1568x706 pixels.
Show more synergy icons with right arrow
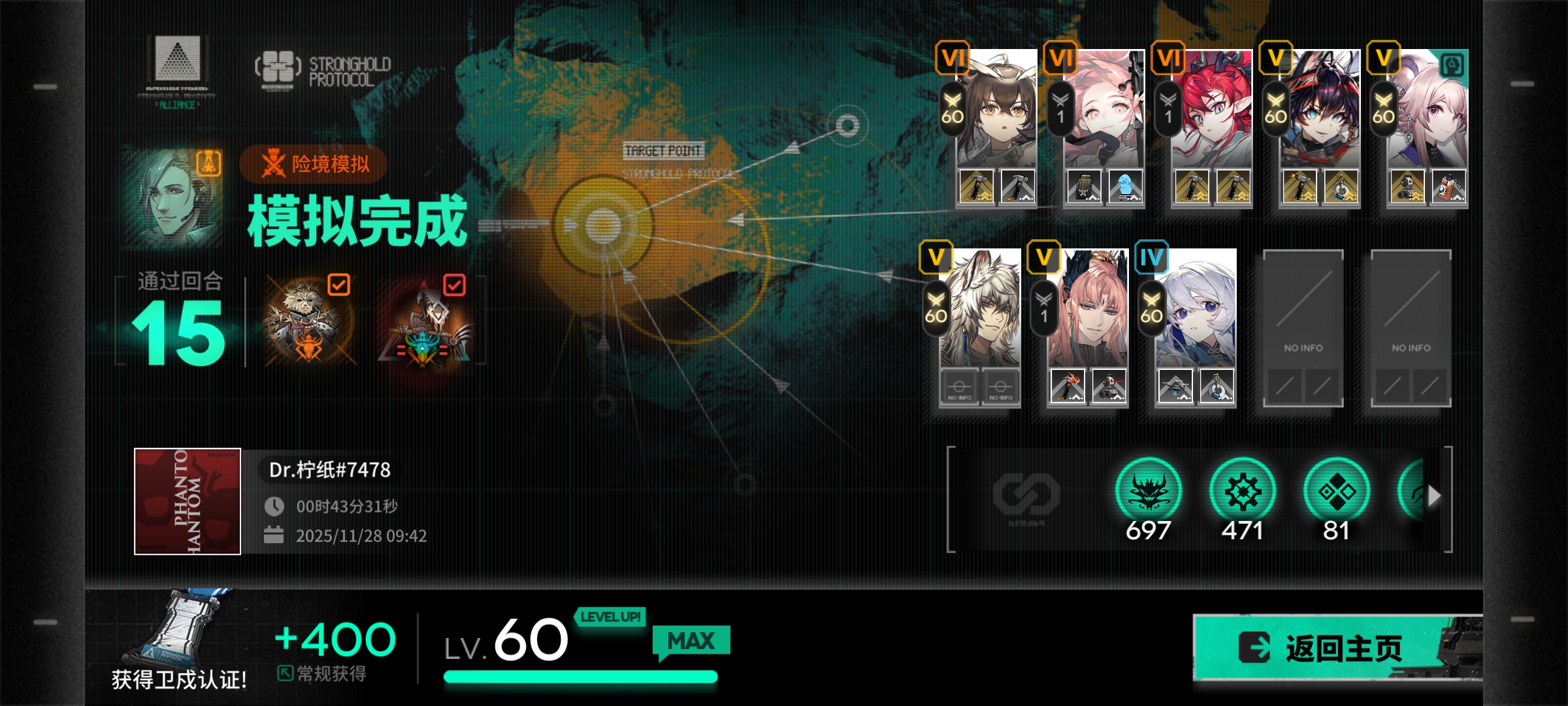tap(1434, 496)
